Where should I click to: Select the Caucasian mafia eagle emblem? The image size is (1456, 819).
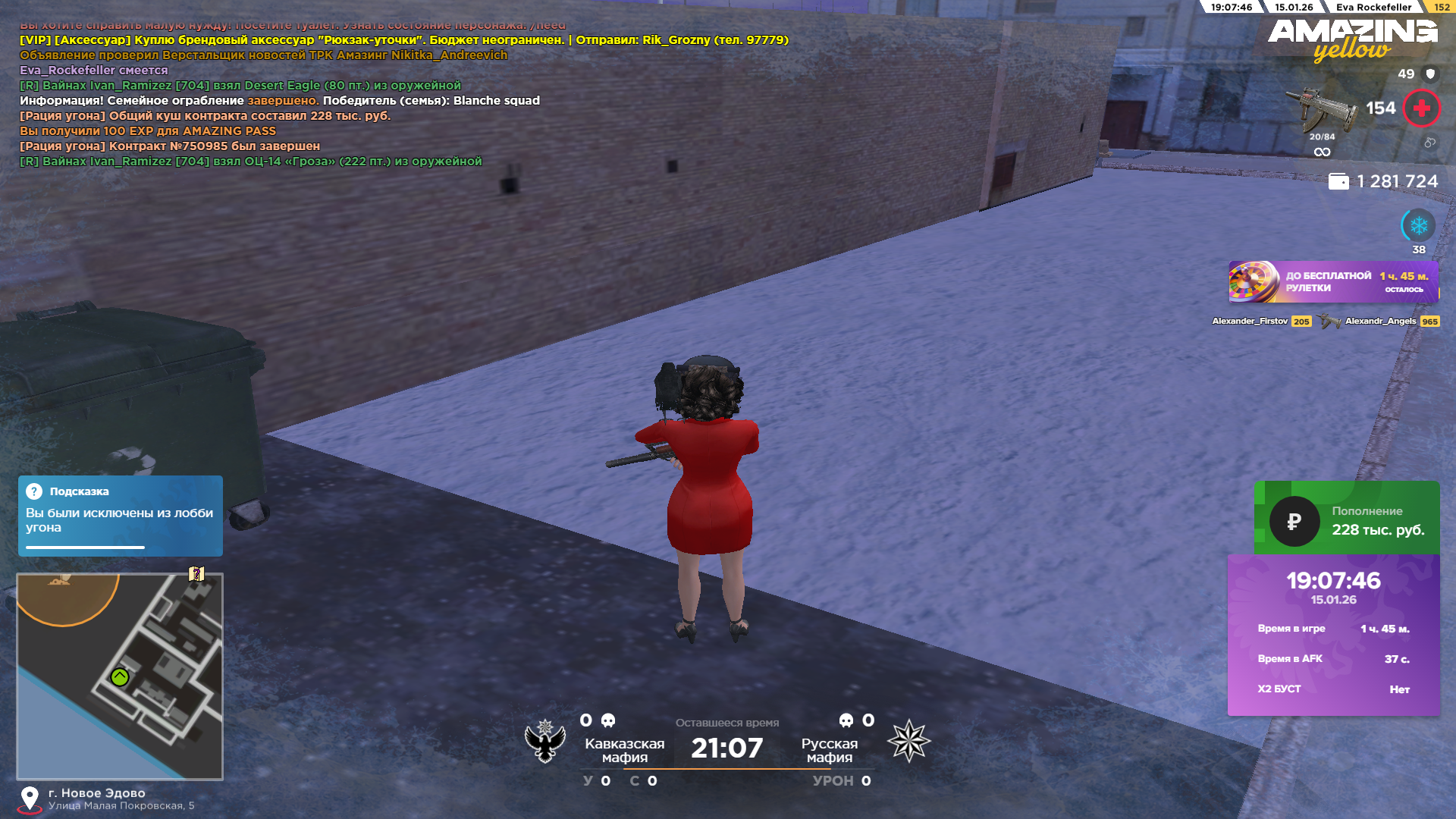point(545,741)
